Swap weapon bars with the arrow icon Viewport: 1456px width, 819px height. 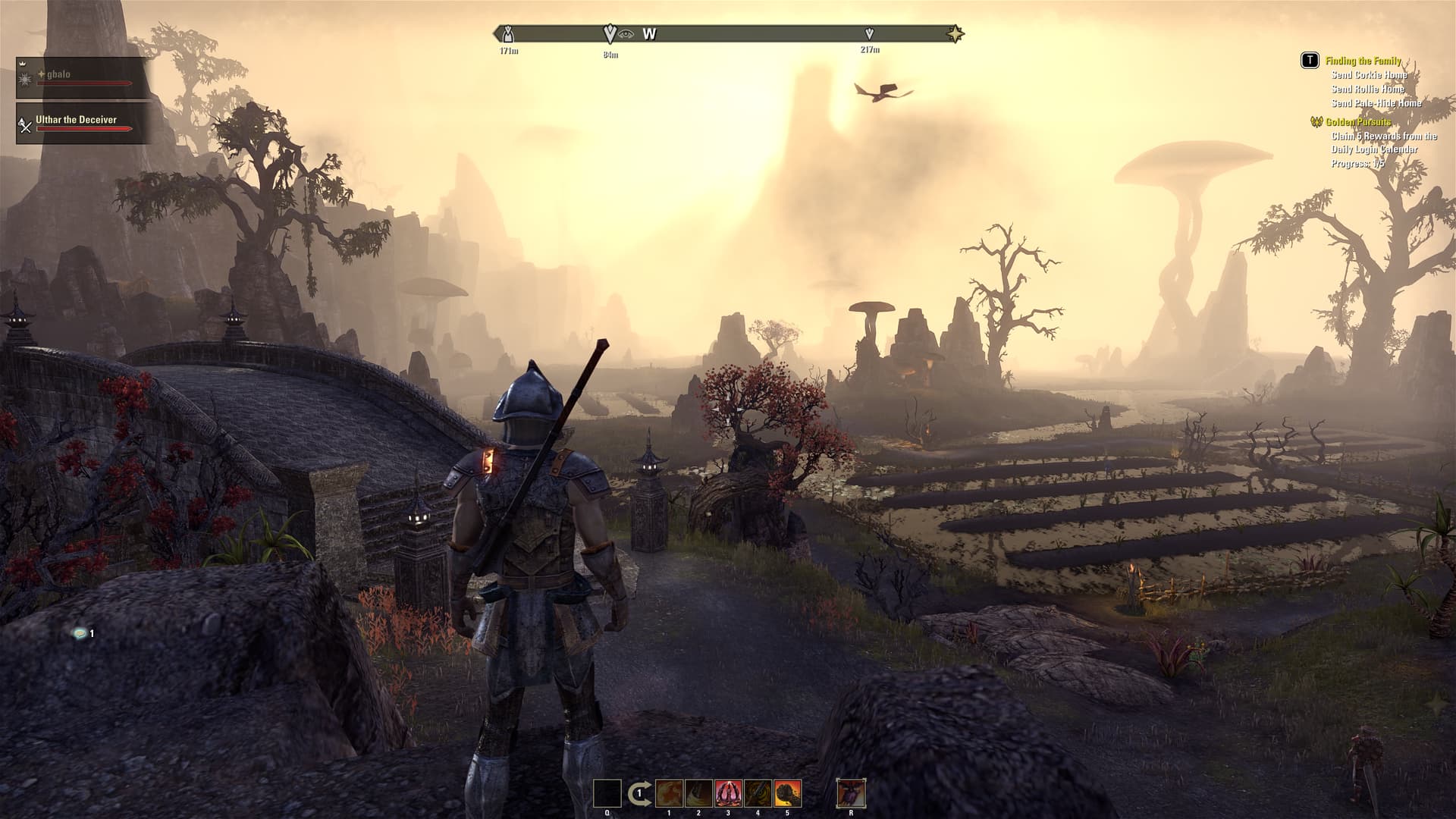coord(639,794)
